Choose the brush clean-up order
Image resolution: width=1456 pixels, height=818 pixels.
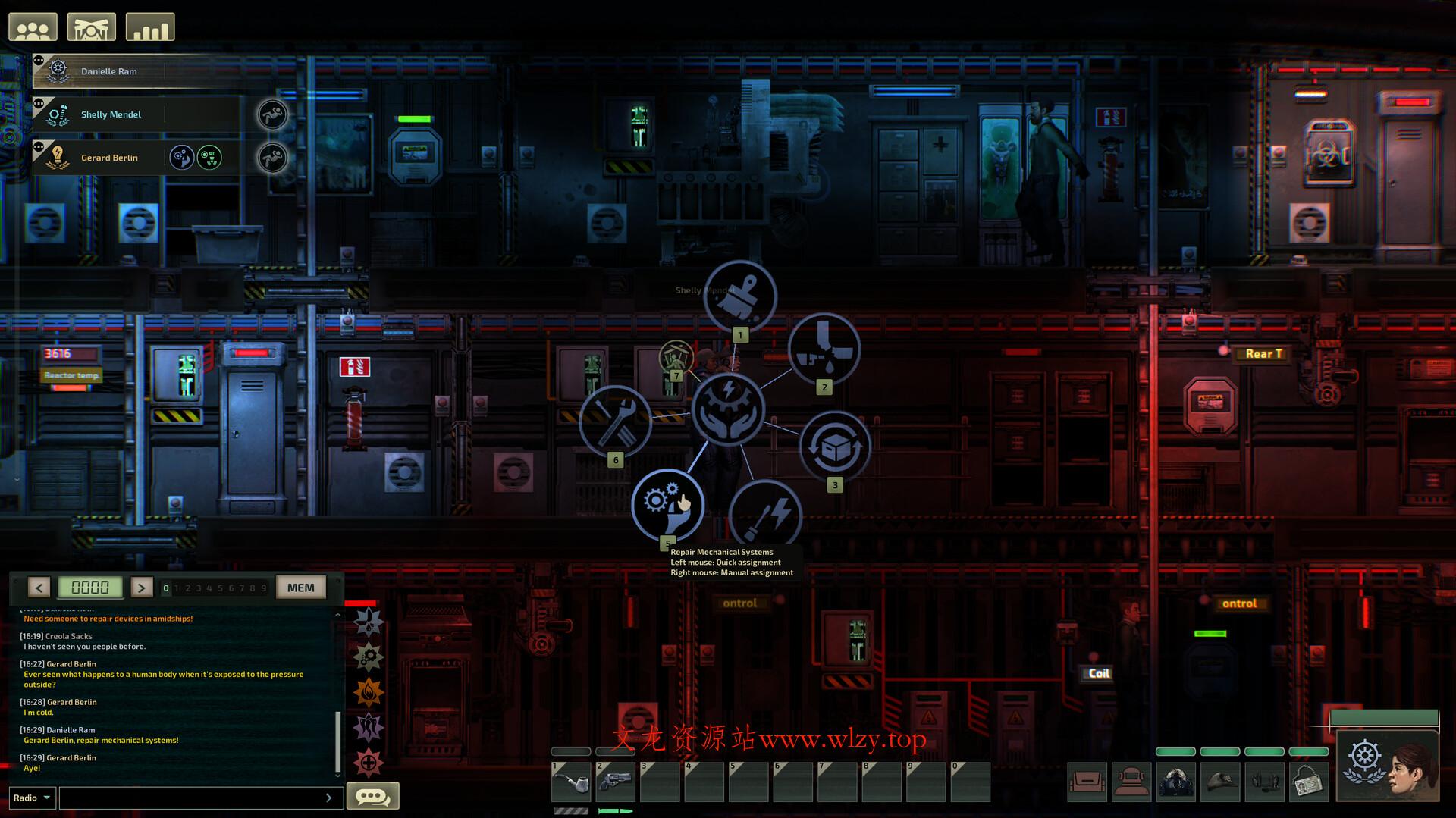coord(739,296)
